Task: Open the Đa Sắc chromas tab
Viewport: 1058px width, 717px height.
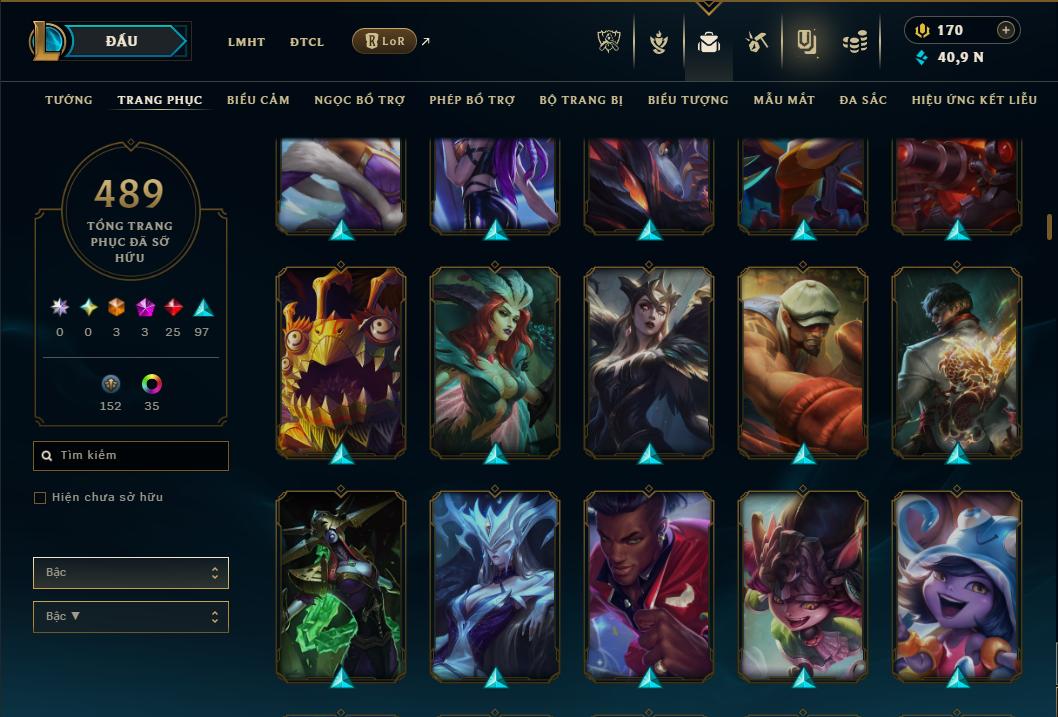Action: [x=863, y=100]
